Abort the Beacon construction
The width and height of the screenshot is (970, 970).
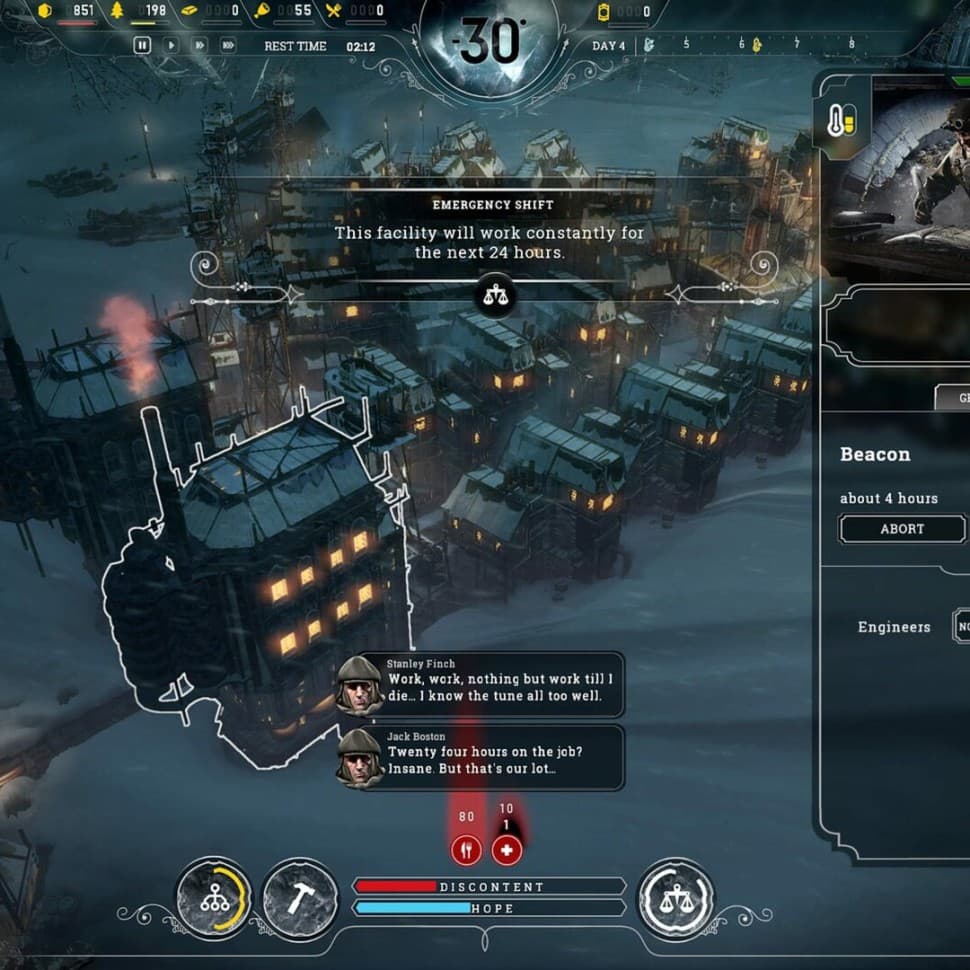[902, 529]
